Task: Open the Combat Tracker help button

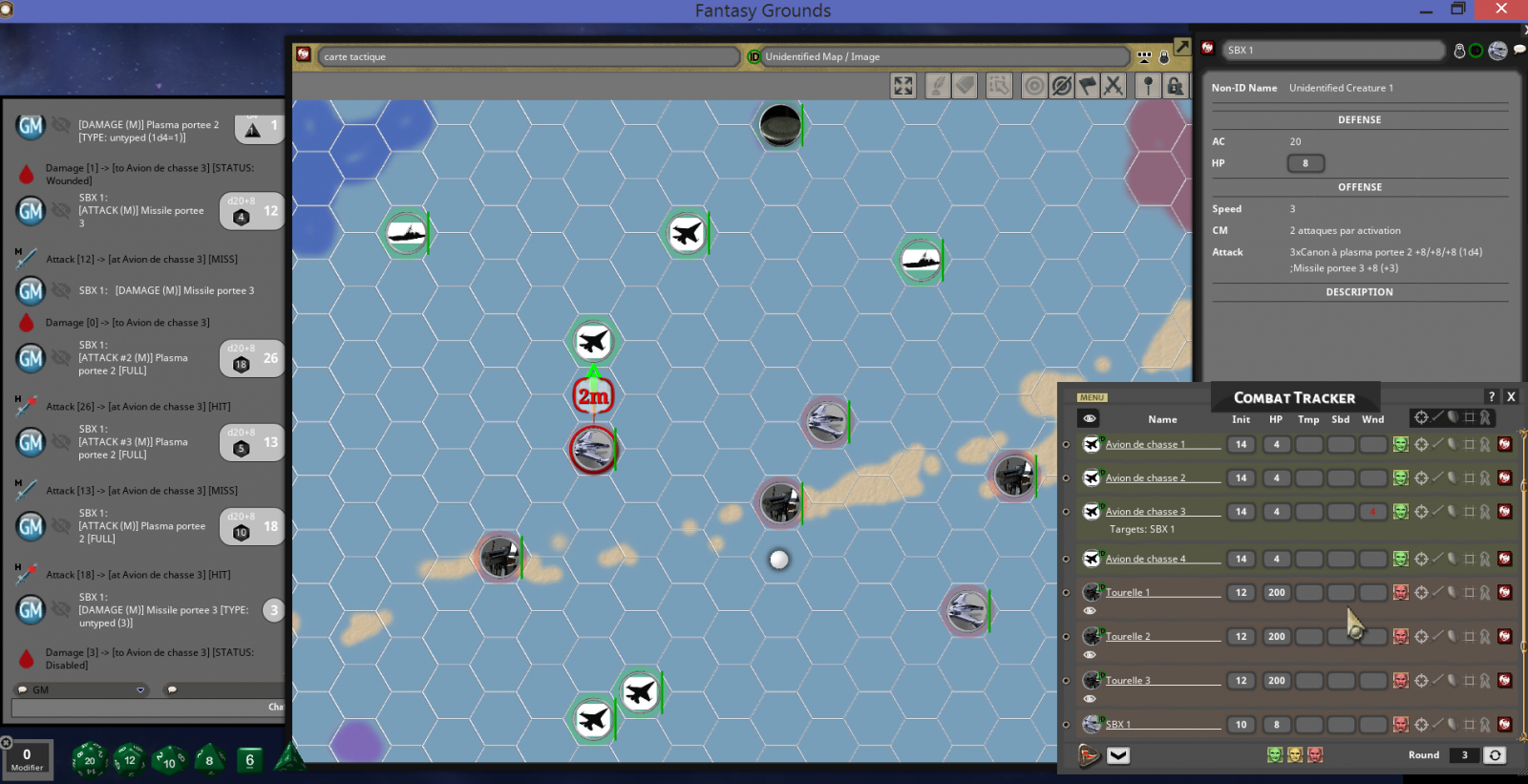Action: 1492,396
